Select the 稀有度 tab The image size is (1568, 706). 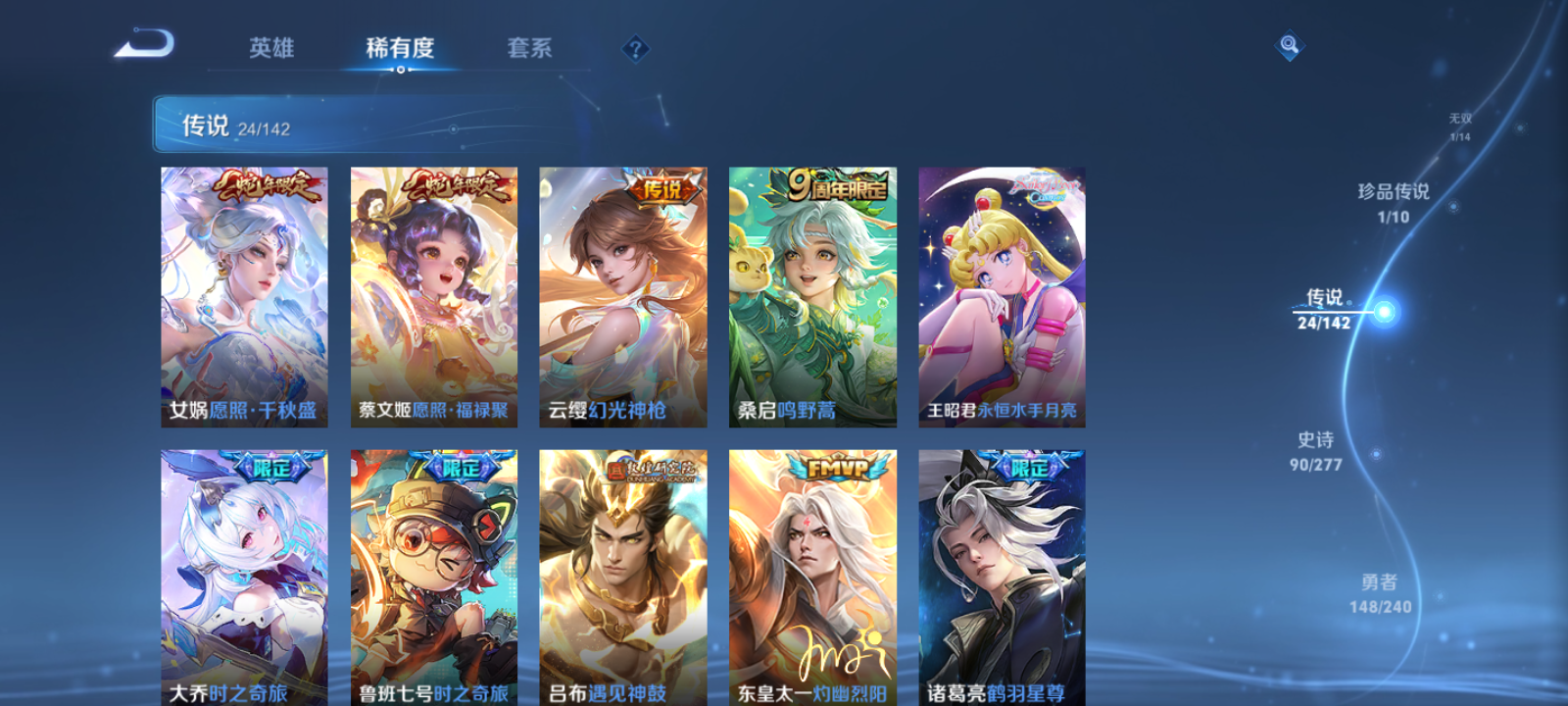398,49
